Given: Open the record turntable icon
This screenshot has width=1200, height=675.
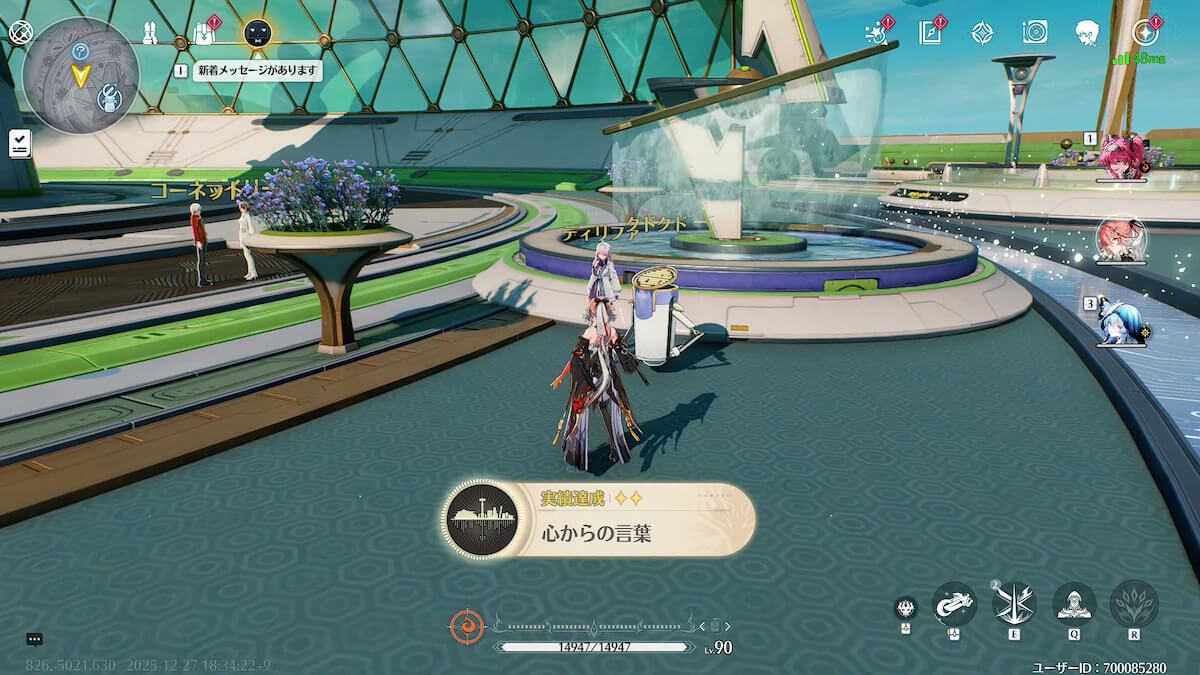Looking at the screenshot, I should click(1035, 33).
